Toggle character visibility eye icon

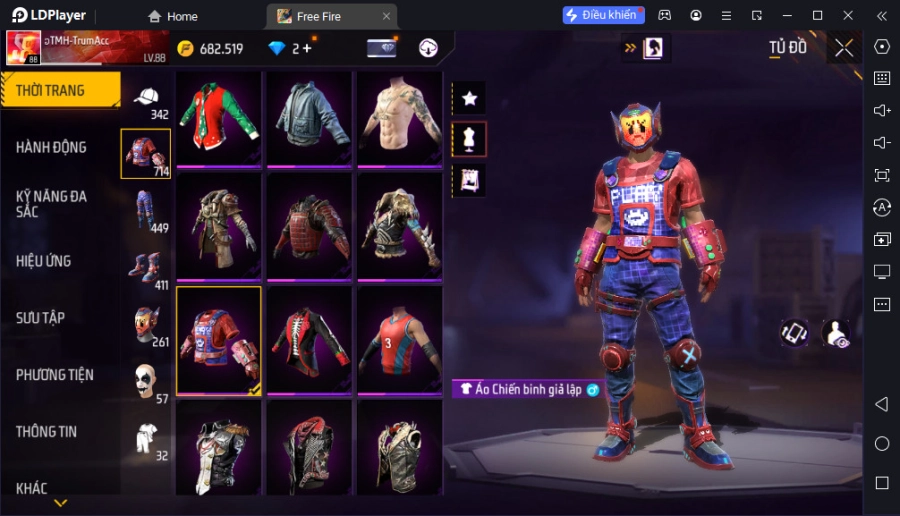835,334
